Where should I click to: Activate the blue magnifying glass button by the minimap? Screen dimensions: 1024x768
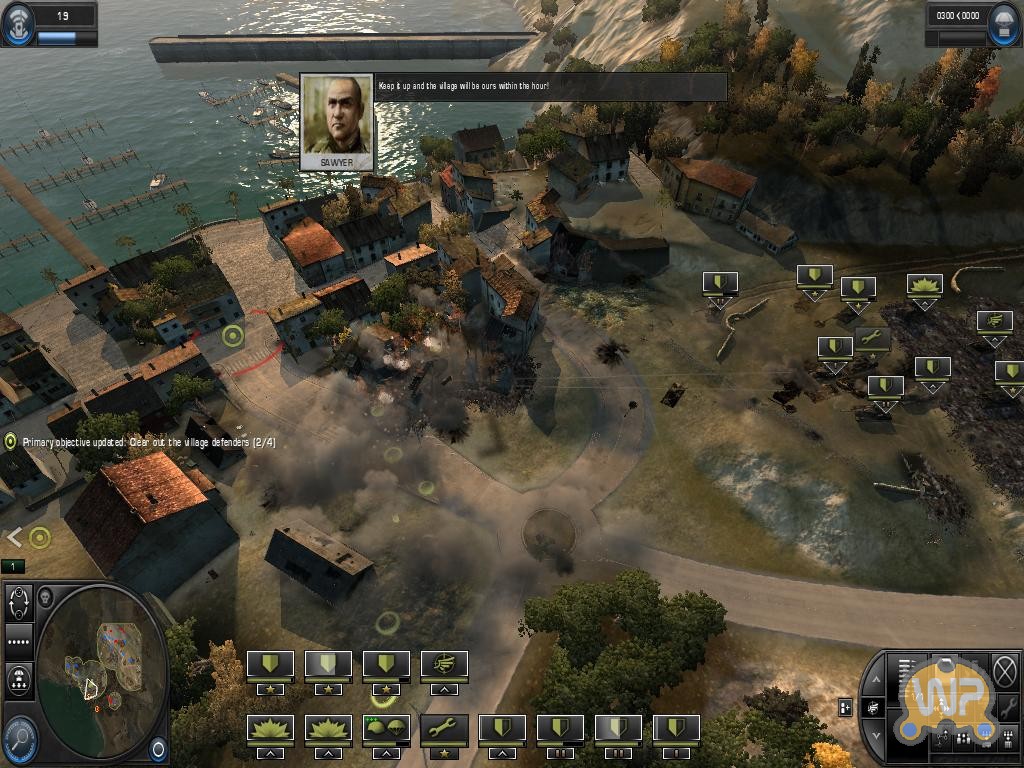tap(19, 738)
